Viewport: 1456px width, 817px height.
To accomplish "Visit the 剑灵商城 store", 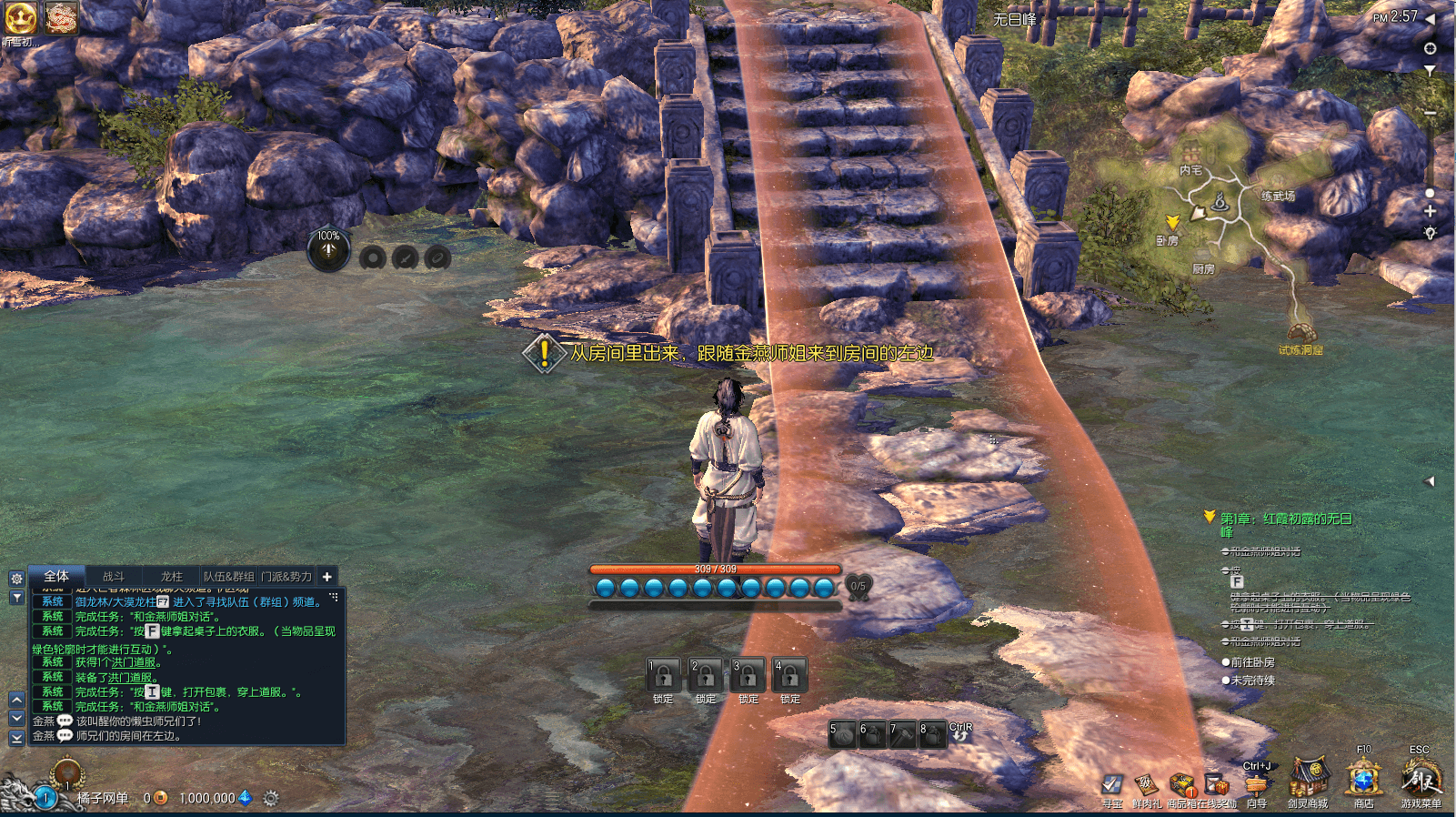I will coord(1308,781).
